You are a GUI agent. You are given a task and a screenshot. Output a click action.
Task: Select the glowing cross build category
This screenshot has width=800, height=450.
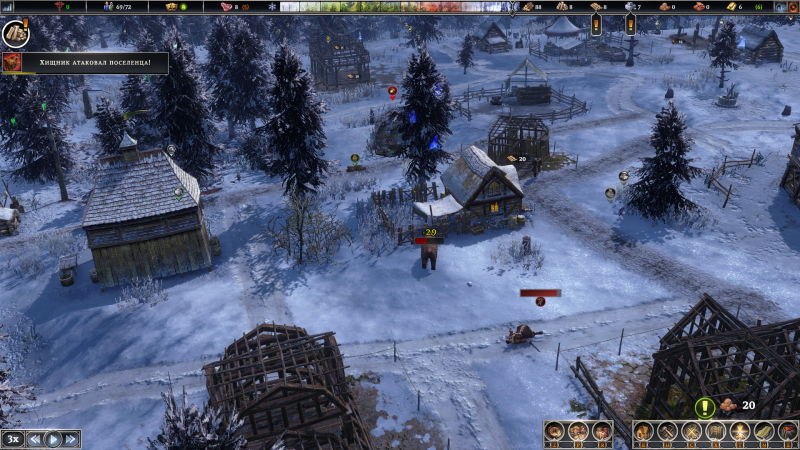click(740, 432)
